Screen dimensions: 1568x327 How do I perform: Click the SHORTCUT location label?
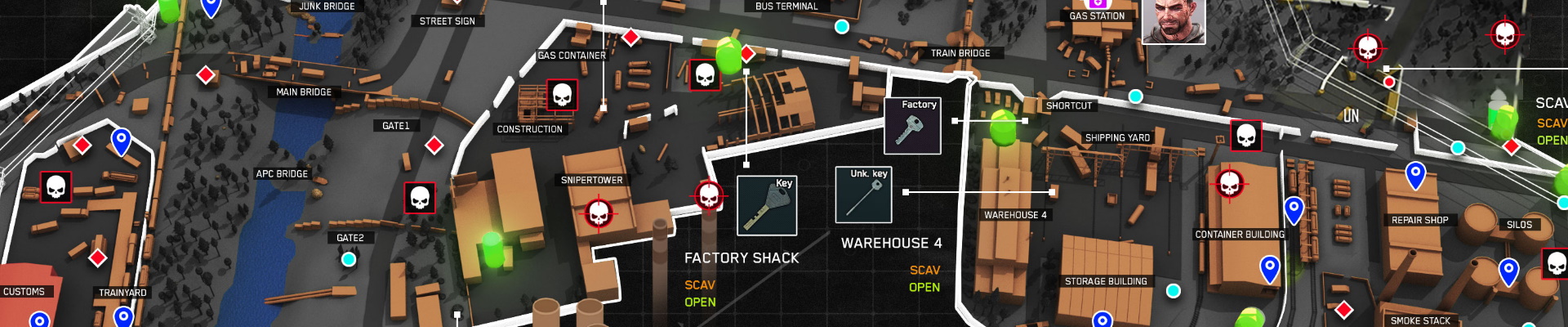(x=1068, y=106)
